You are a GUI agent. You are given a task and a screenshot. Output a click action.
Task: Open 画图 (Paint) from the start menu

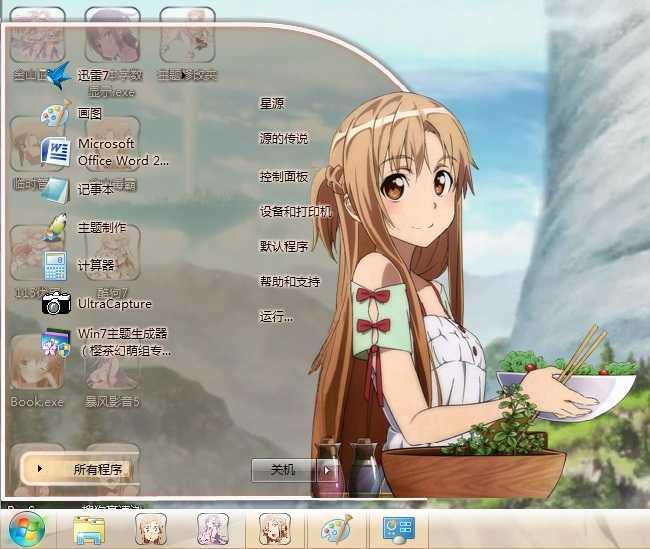point(88,114)
